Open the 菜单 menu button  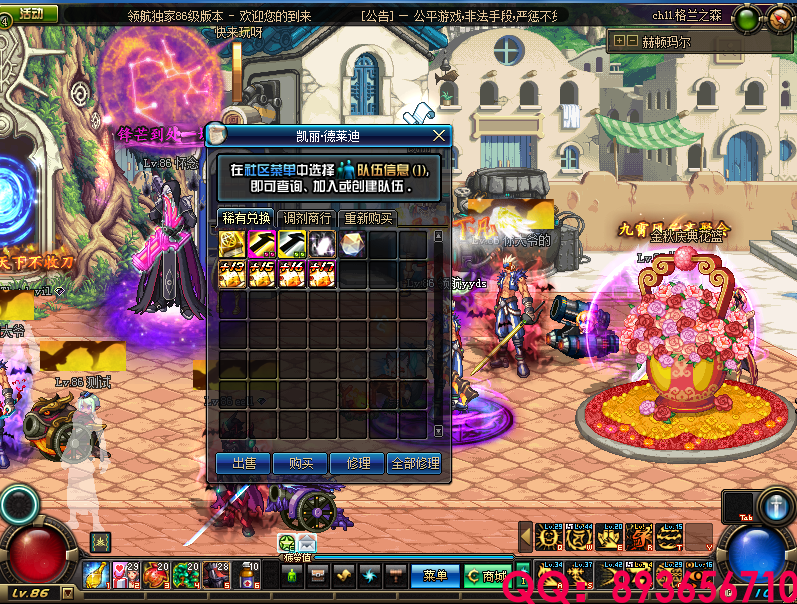point(435,576)
